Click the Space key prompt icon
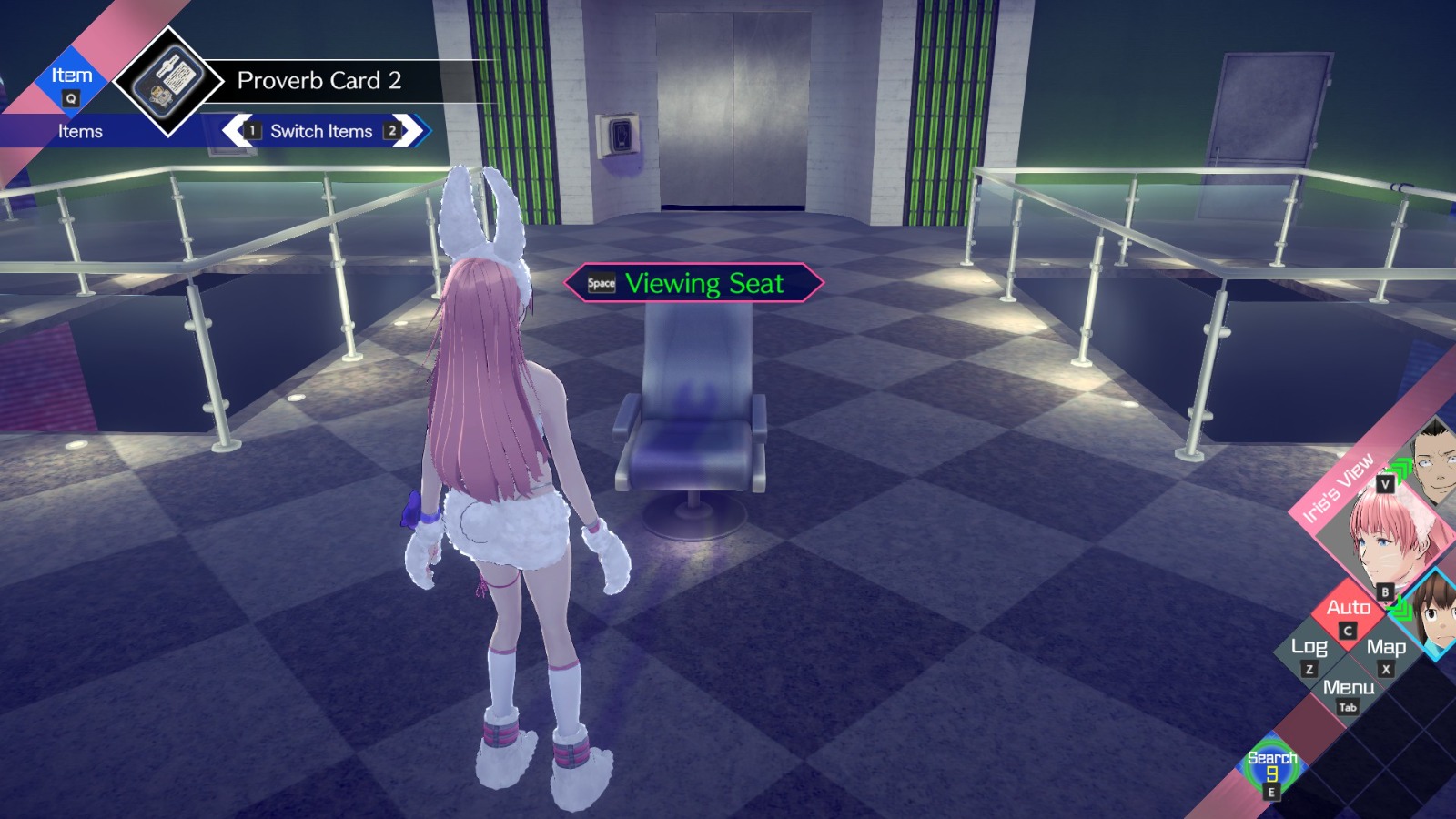1456x819 pixels. (600, 283)
